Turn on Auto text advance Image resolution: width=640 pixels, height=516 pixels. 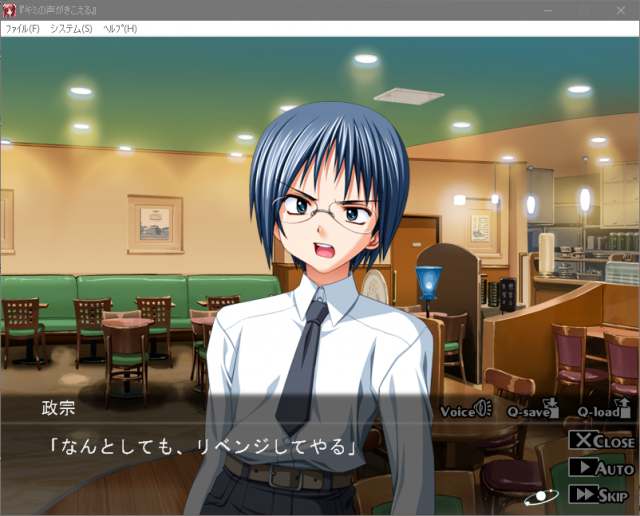[602, 467]
